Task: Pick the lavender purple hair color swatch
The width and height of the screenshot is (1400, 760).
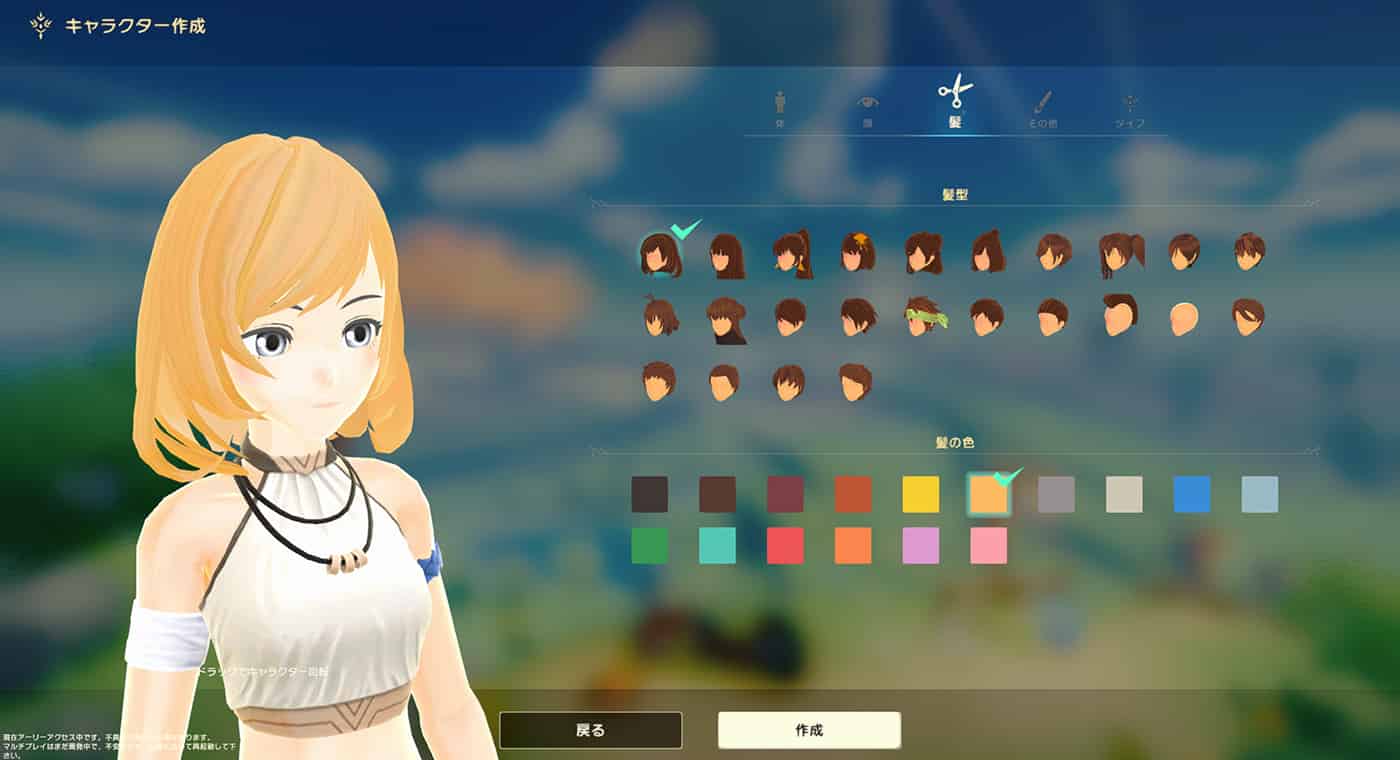Action: coord(921,546)
